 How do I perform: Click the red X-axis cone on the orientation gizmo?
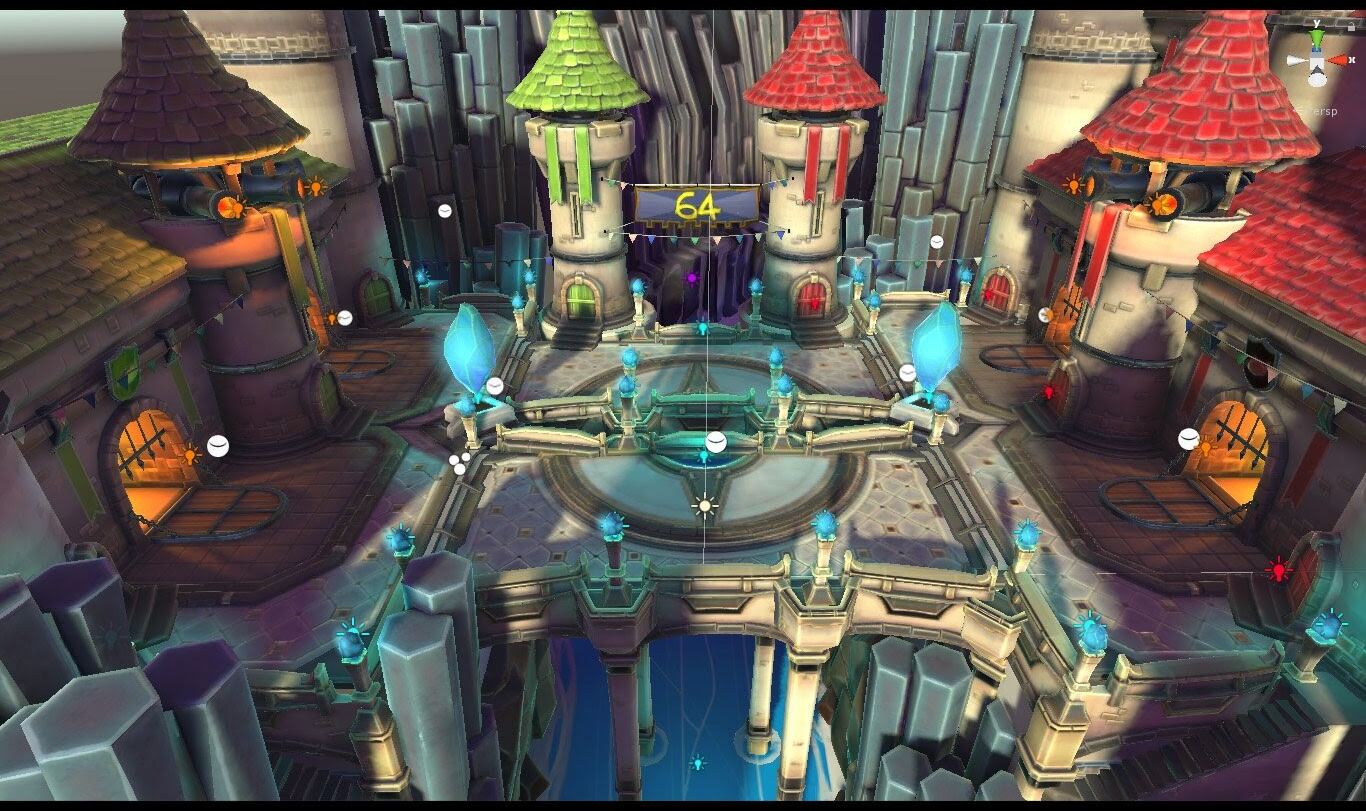tap(1338, 60)
